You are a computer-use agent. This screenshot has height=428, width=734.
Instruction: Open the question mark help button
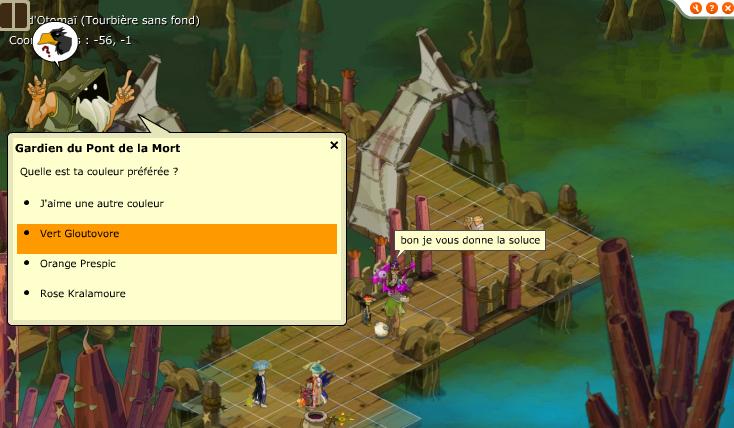click(x=709, y=7)
